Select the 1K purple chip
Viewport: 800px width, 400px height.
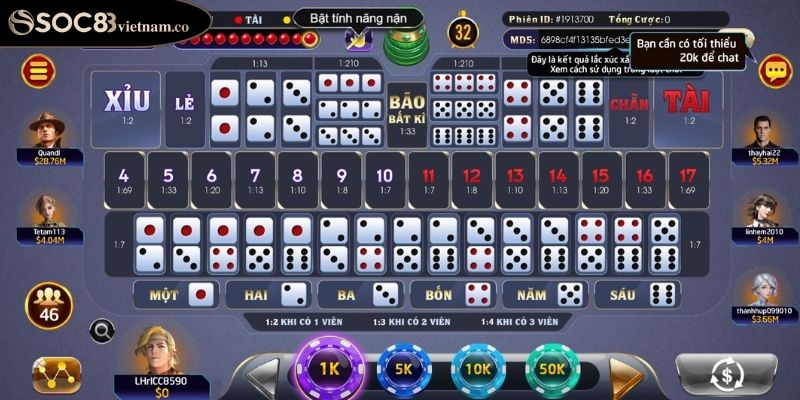click(x=330, y=368)
